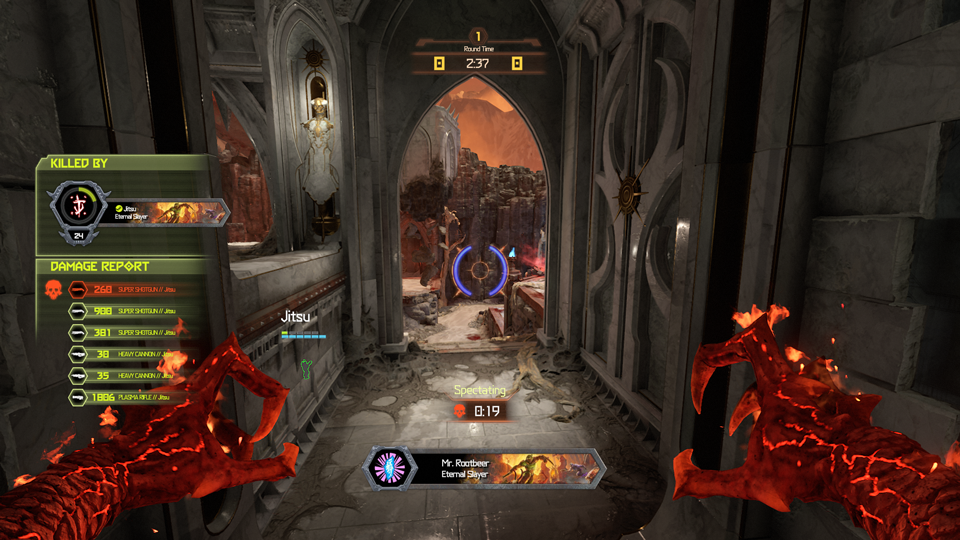Click Mr. Rootbeer's hexagonal emblem icon
This screenshot has width=960, height=540.
pyautogui.click(x=391, y=468)
